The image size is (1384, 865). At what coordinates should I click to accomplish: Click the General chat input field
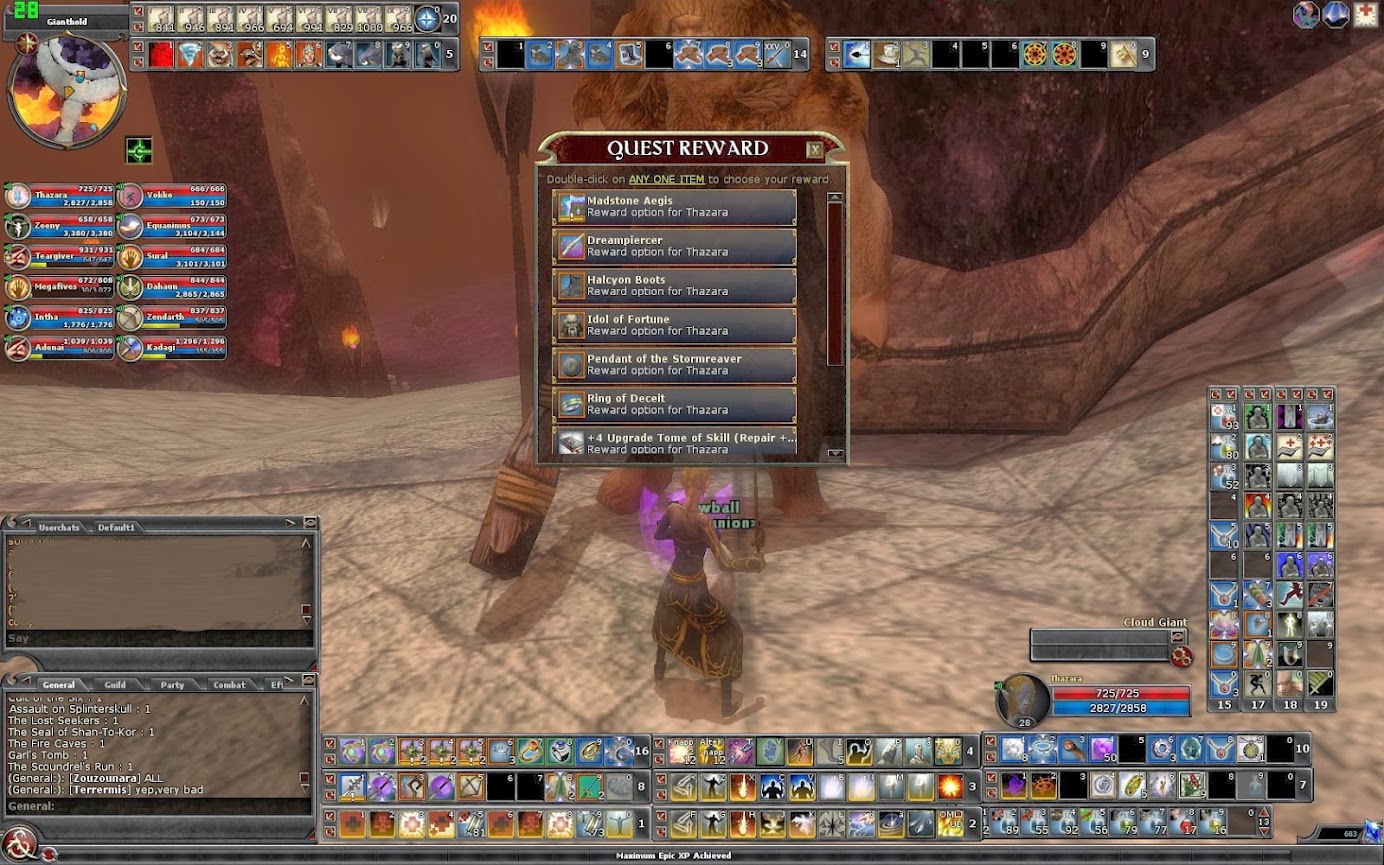click(x=160, y=806)
